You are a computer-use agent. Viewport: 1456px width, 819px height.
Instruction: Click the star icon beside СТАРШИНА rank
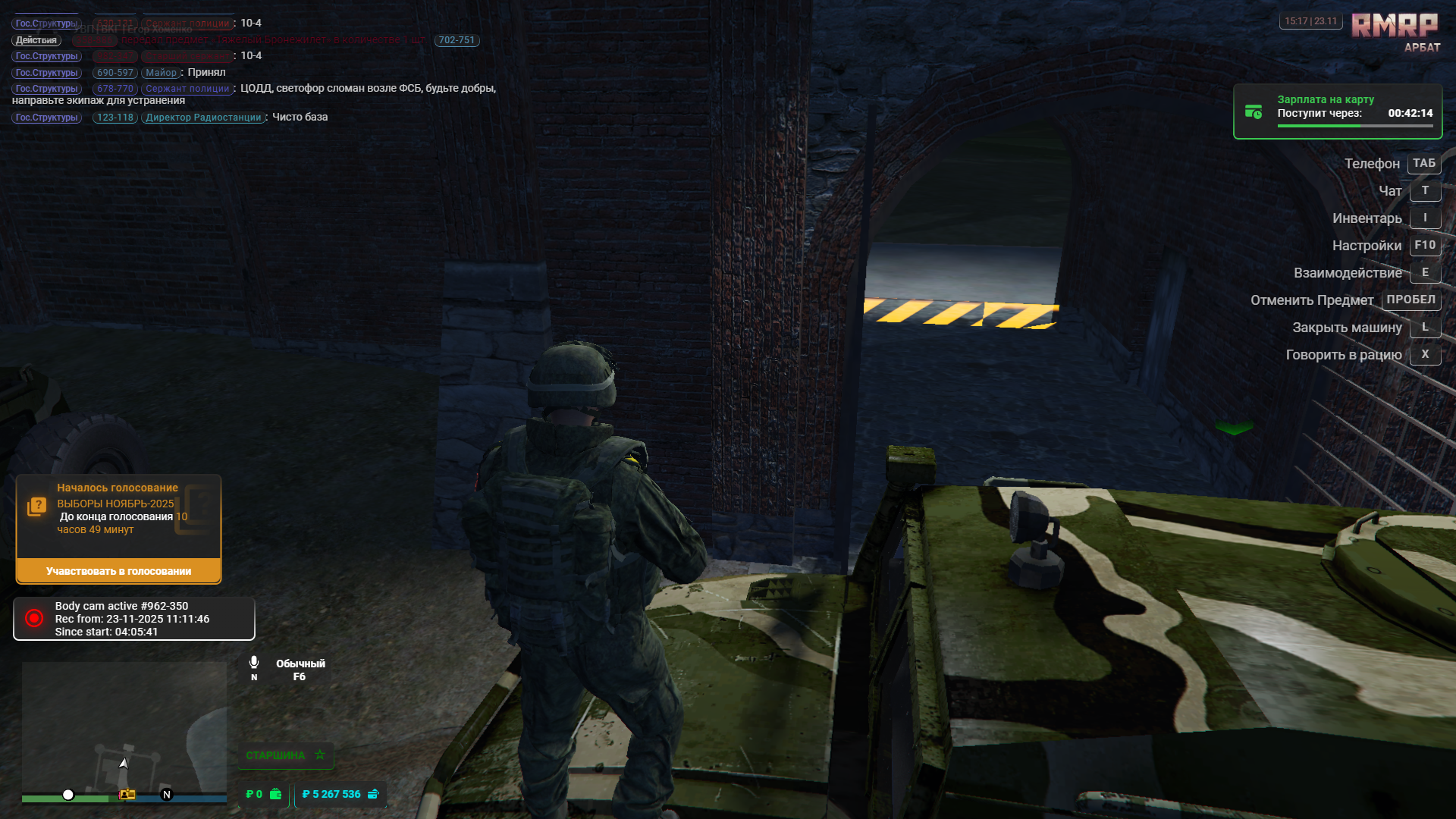pyautogui.click(x=319, y=755)
